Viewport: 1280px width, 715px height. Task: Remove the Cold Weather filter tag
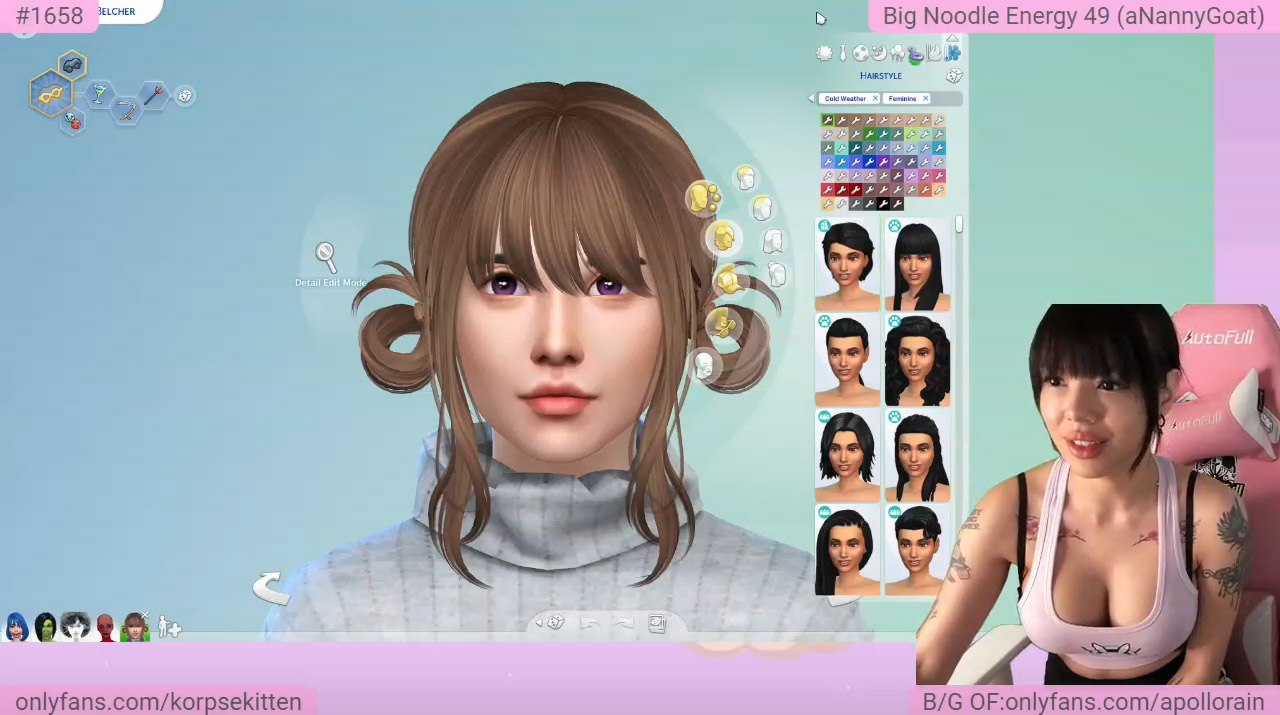(x=874, y=99)
